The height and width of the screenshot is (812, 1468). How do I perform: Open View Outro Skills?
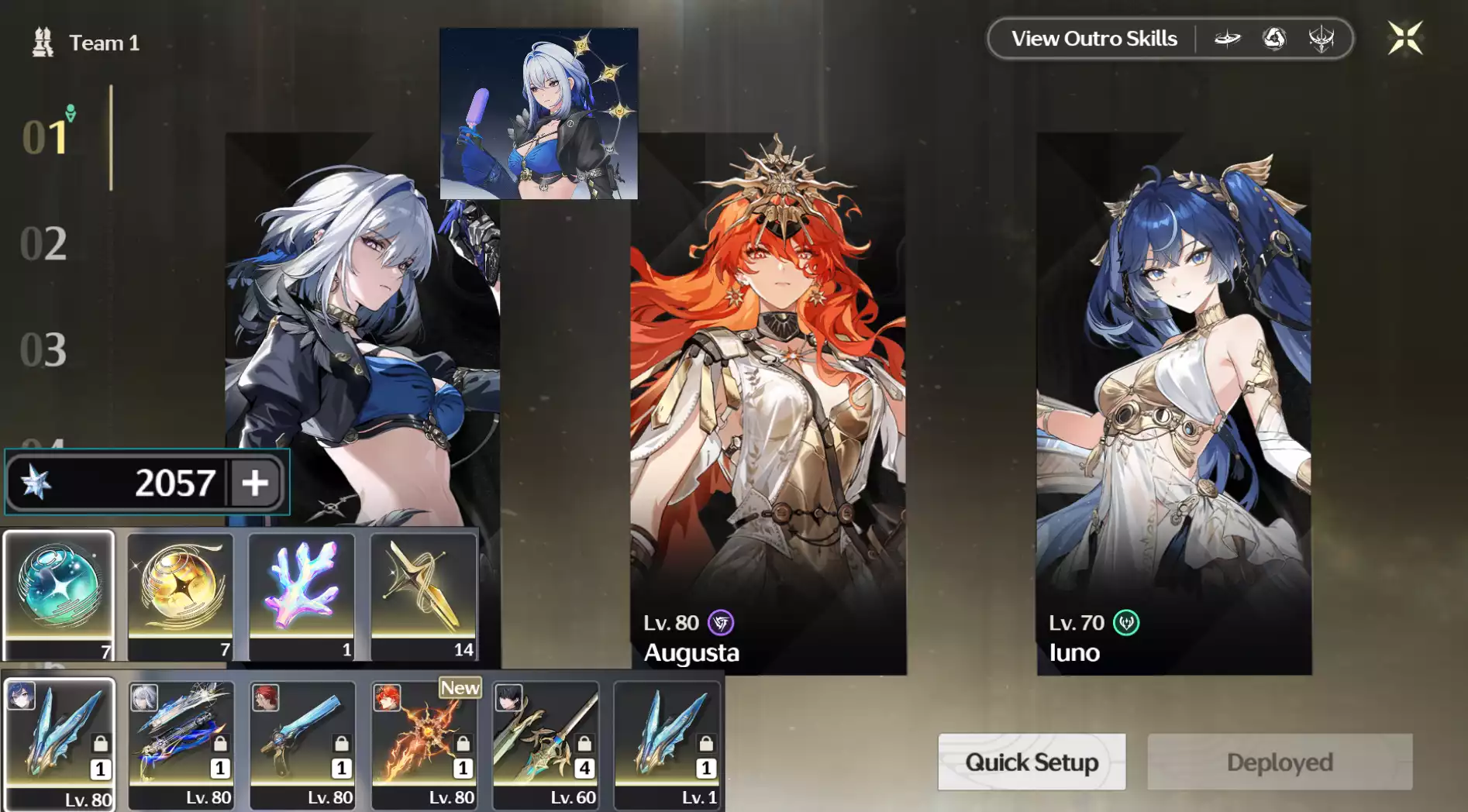[x=1094, y=39]
